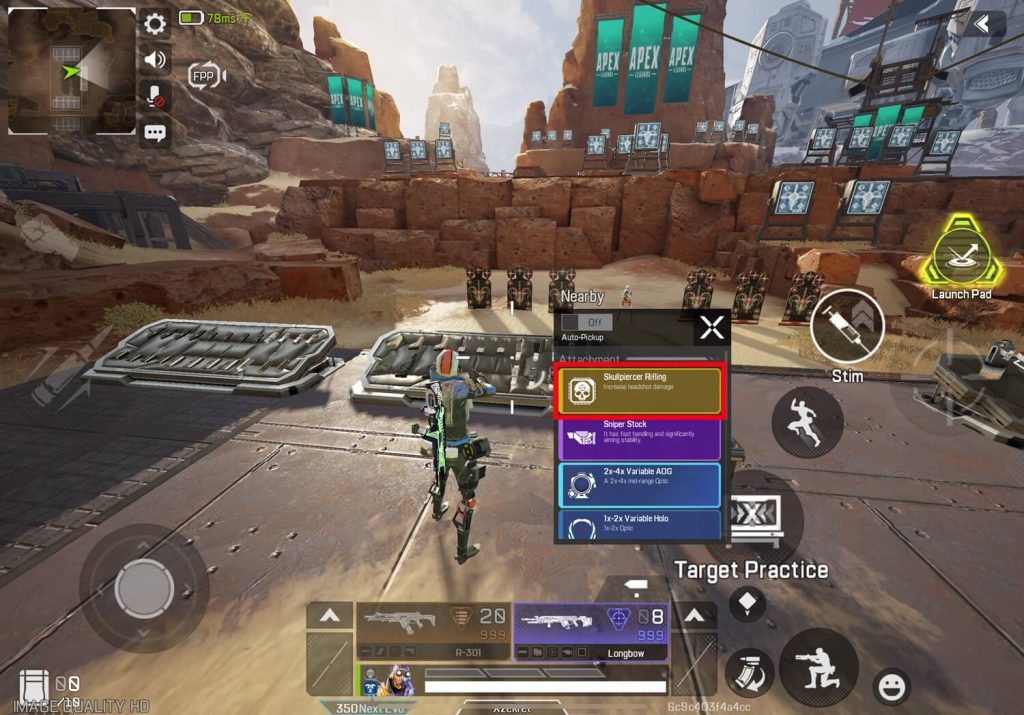Open the quick chat bubble
Viewport: 1024px width, 715px height.
[155, 132]
